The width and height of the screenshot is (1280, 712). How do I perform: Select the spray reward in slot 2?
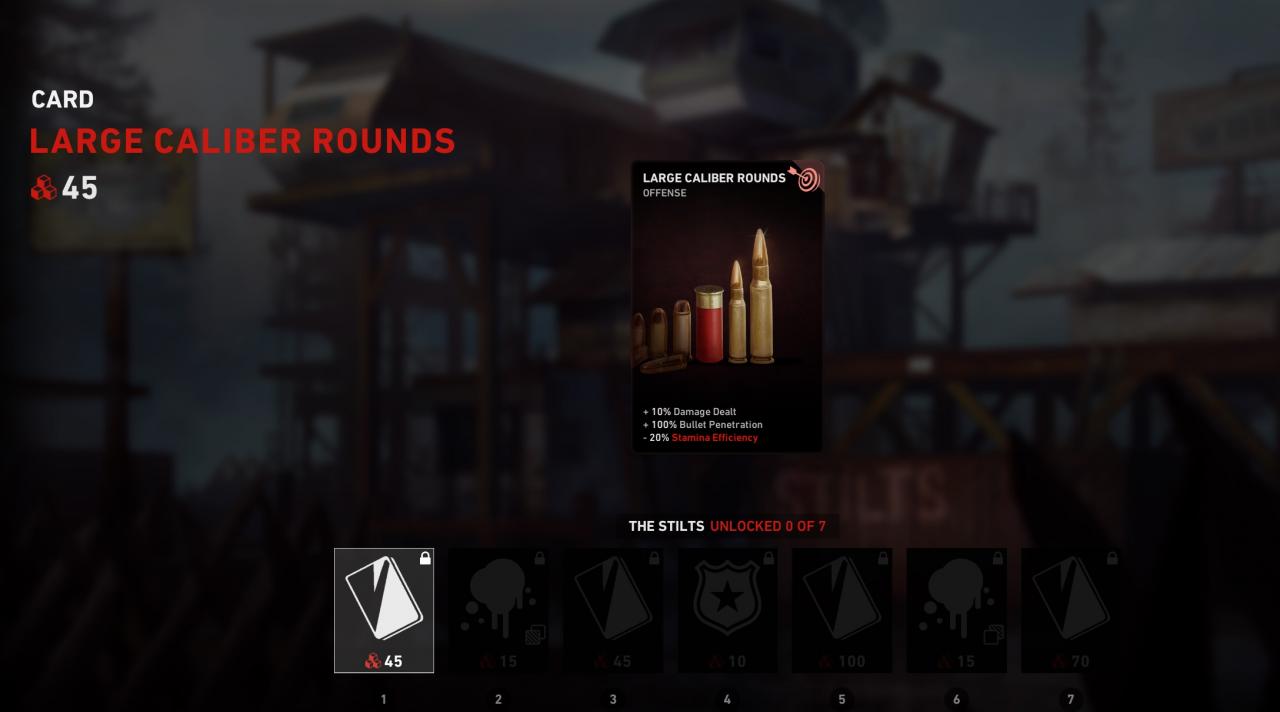click(x=498, y=610)
